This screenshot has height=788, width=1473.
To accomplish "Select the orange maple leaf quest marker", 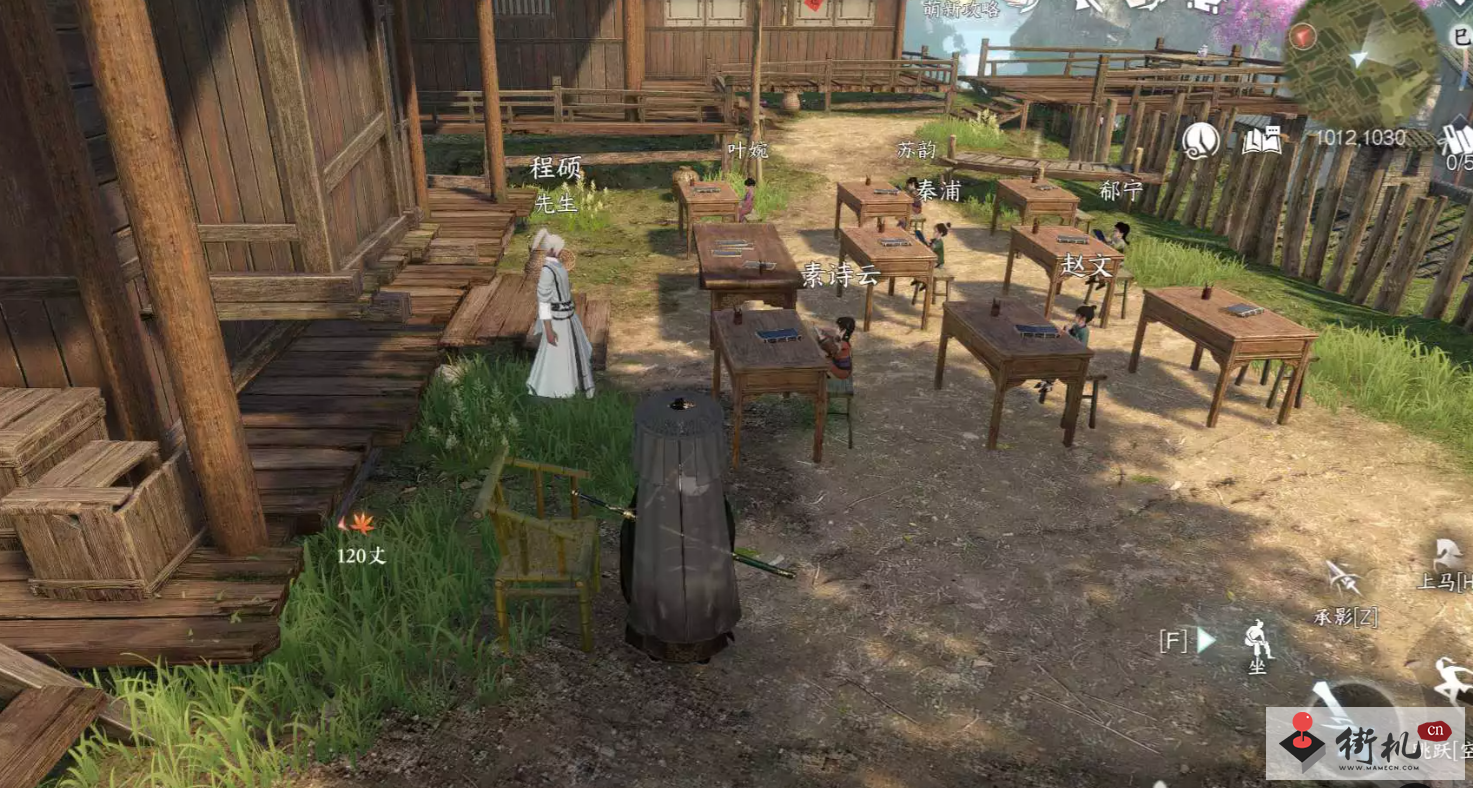I will click(x=357, y=522).
